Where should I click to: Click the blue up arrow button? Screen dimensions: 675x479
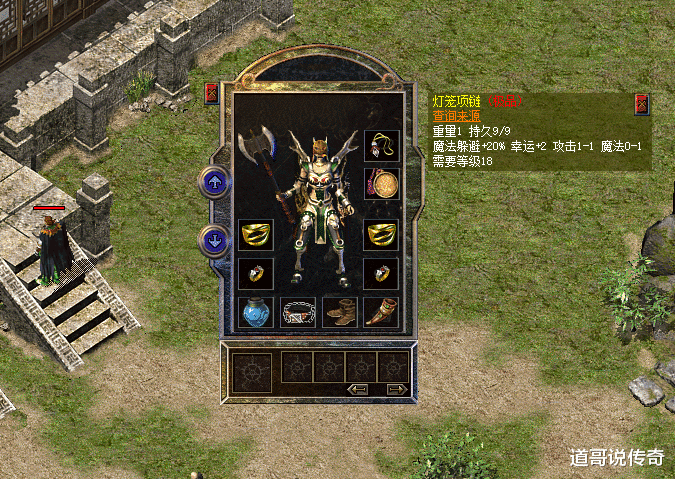(213, 182)
